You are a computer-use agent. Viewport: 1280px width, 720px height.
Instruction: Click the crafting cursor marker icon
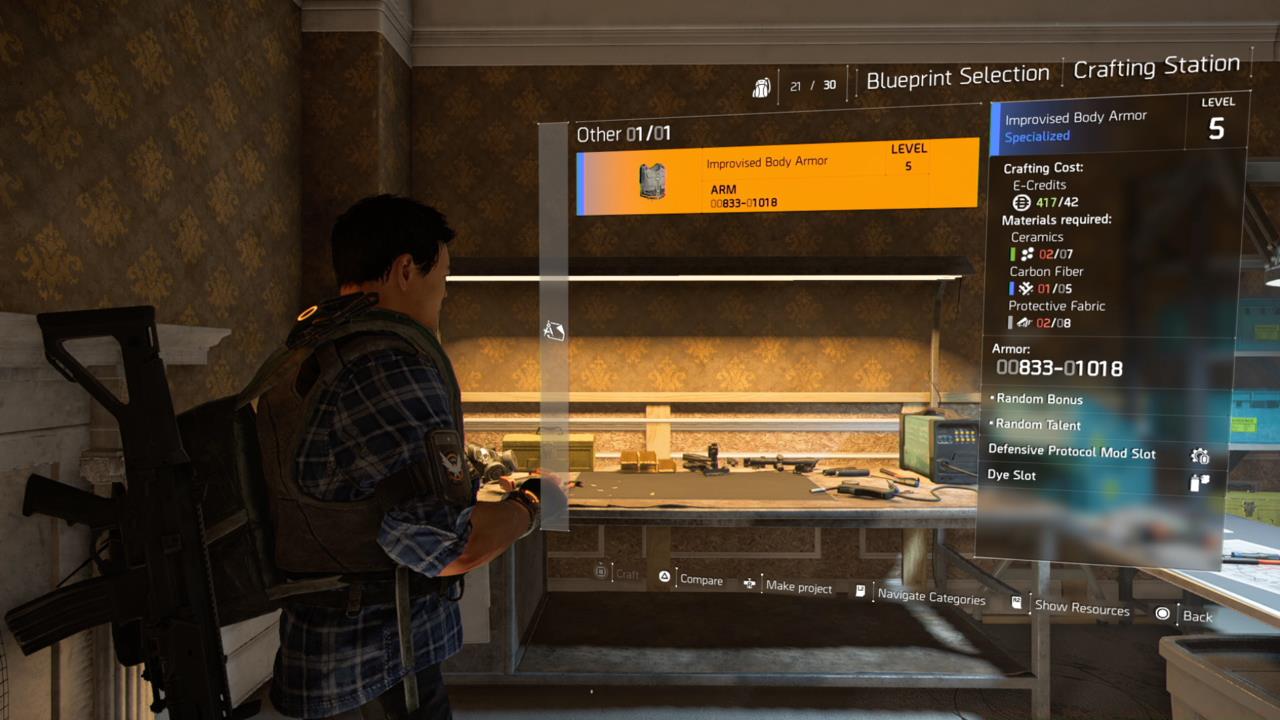point(555,330)
